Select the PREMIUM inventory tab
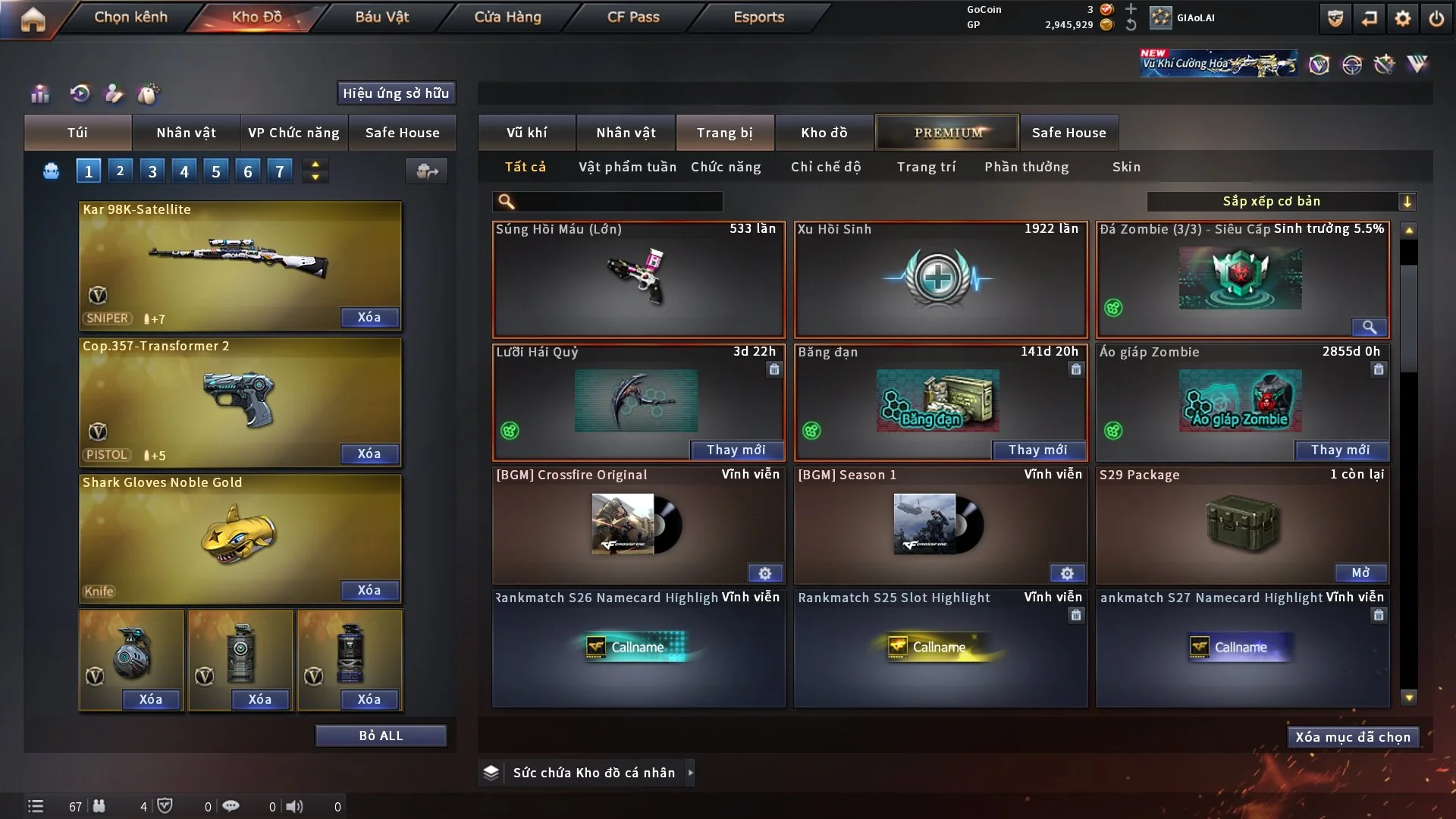Viewport: 1456px width, 819px height. 948,133
